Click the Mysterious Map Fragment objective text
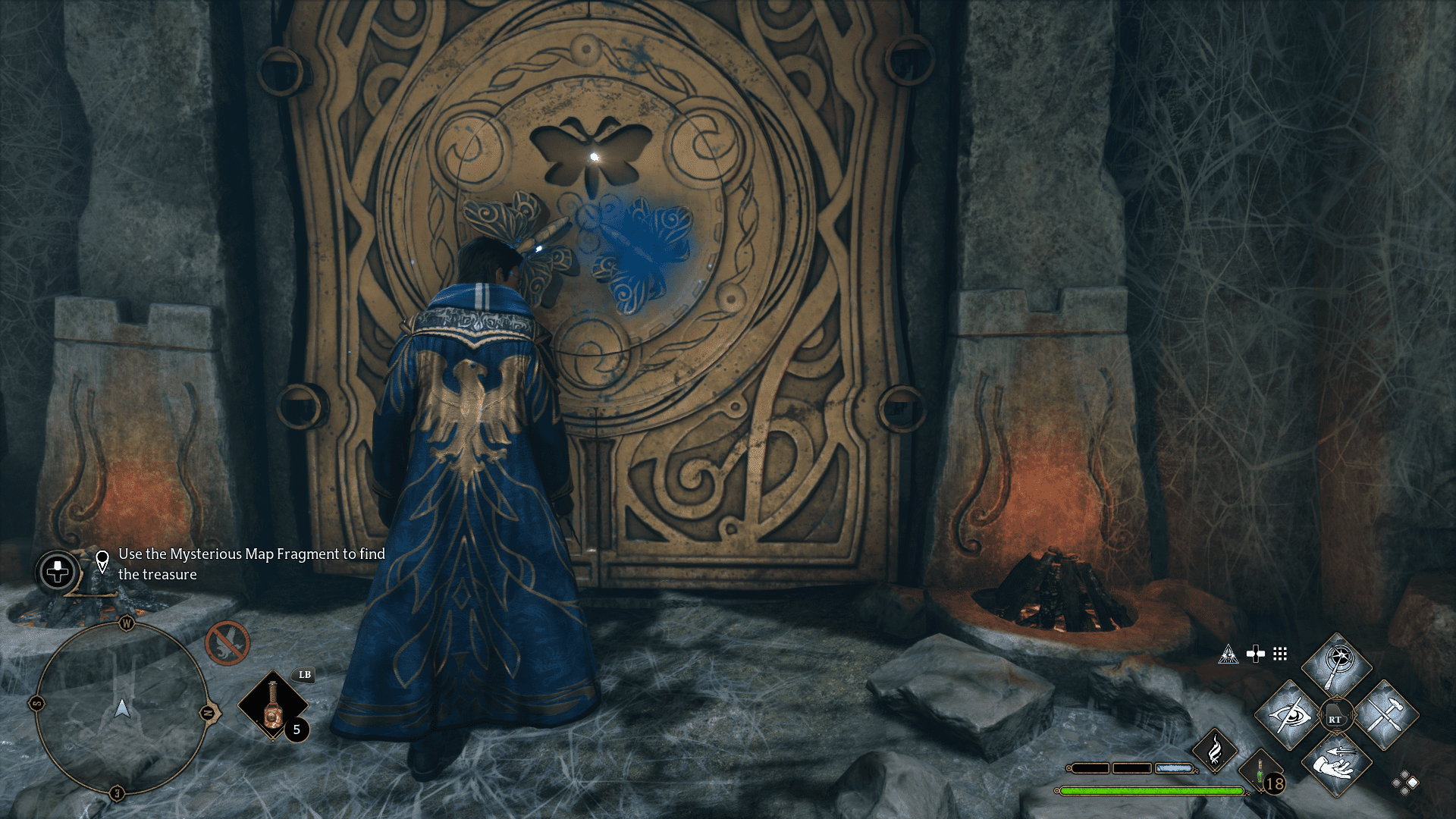Image resolution: width=1456 pixels, height=819 pixels. (x=250, y=565)
